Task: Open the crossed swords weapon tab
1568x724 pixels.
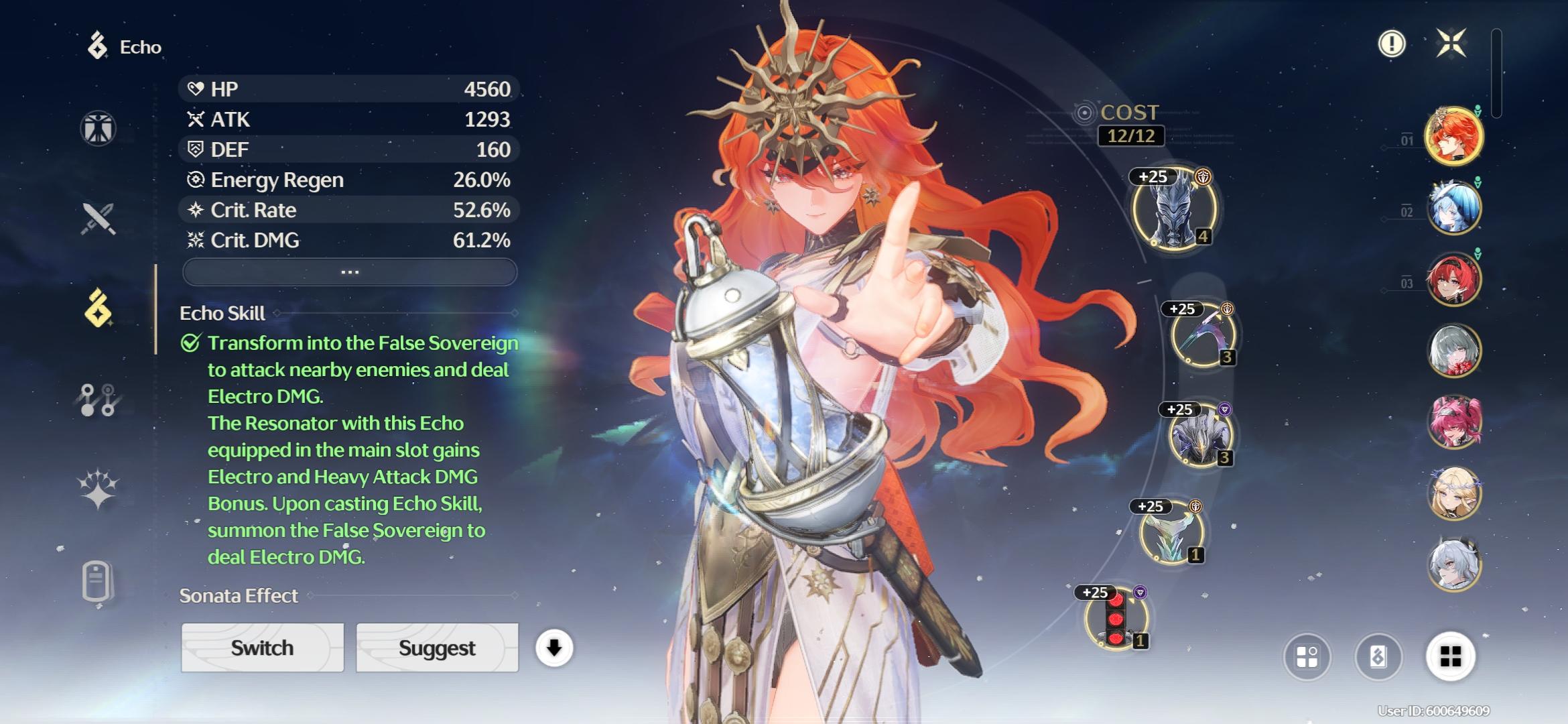Action: tap(98, 219)
